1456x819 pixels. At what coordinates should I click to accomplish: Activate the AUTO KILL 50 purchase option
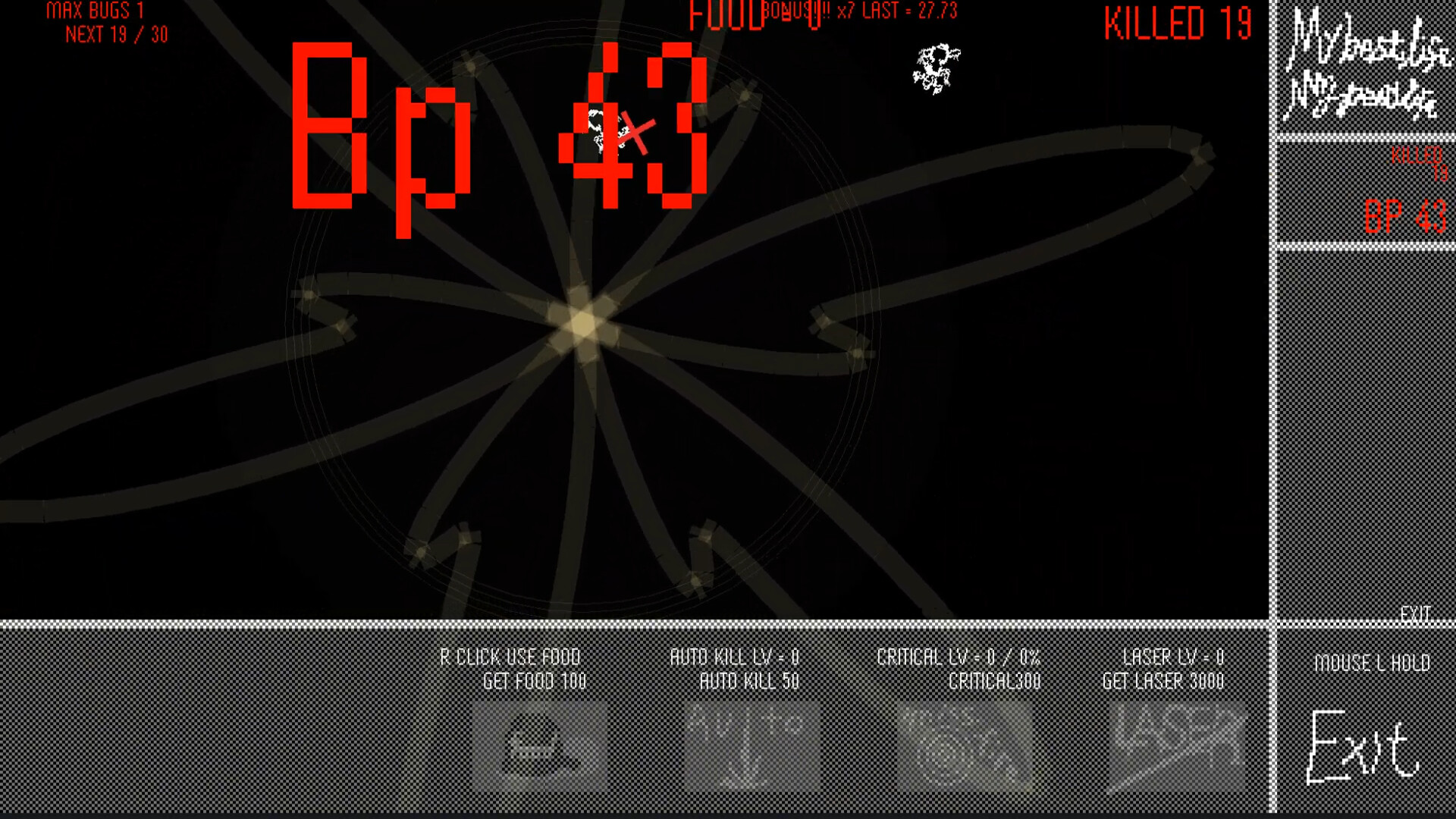point(751,681)
